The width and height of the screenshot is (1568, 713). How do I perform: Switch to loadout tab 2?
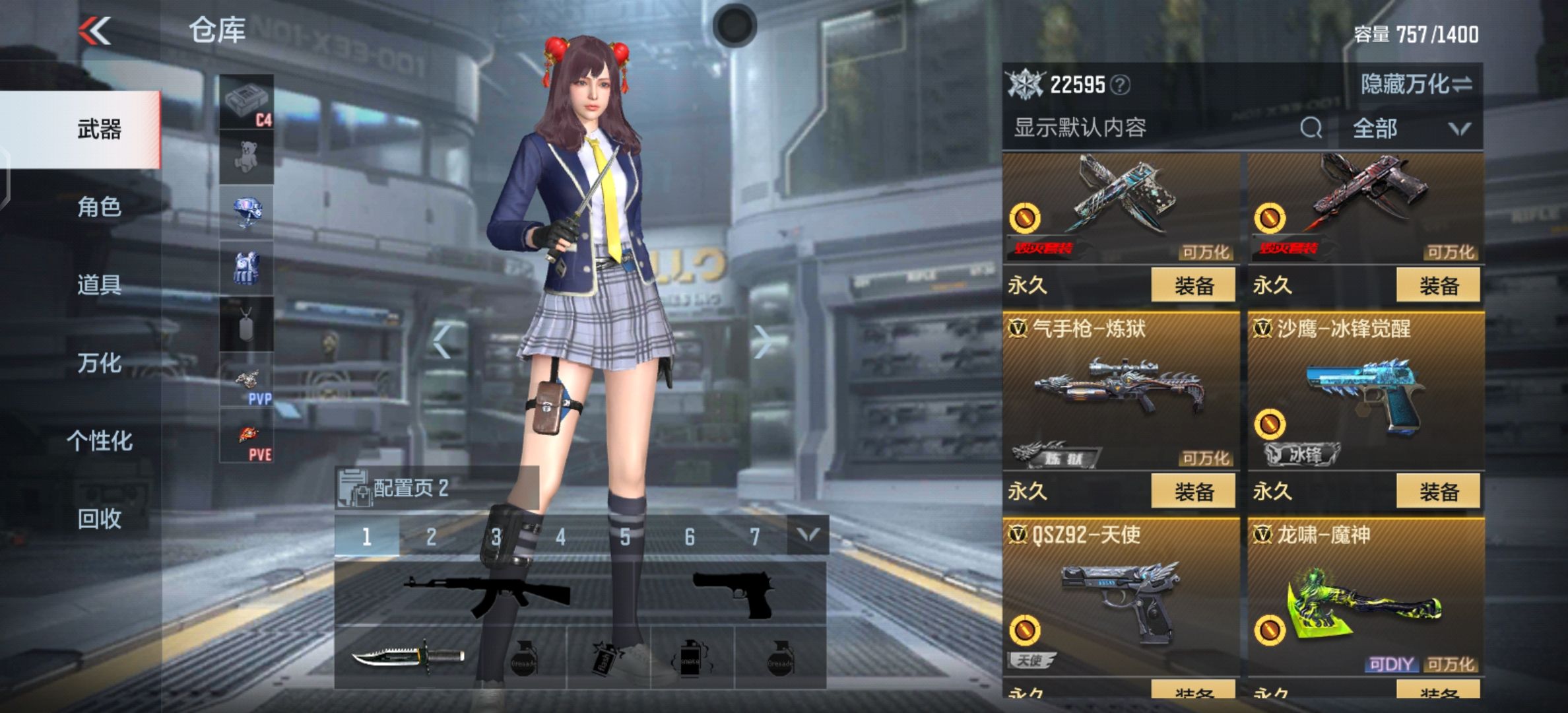pyautogui.click(x=431, y=537)
